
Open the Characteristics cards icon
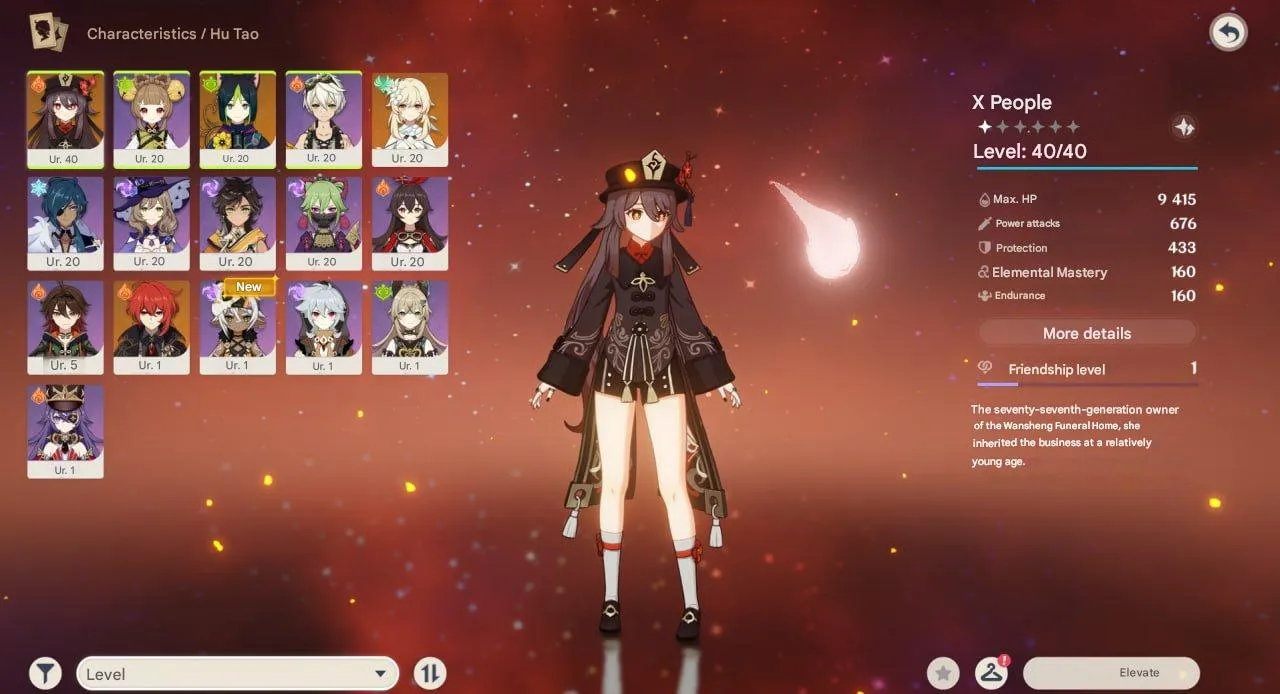(x=48, y=33)
